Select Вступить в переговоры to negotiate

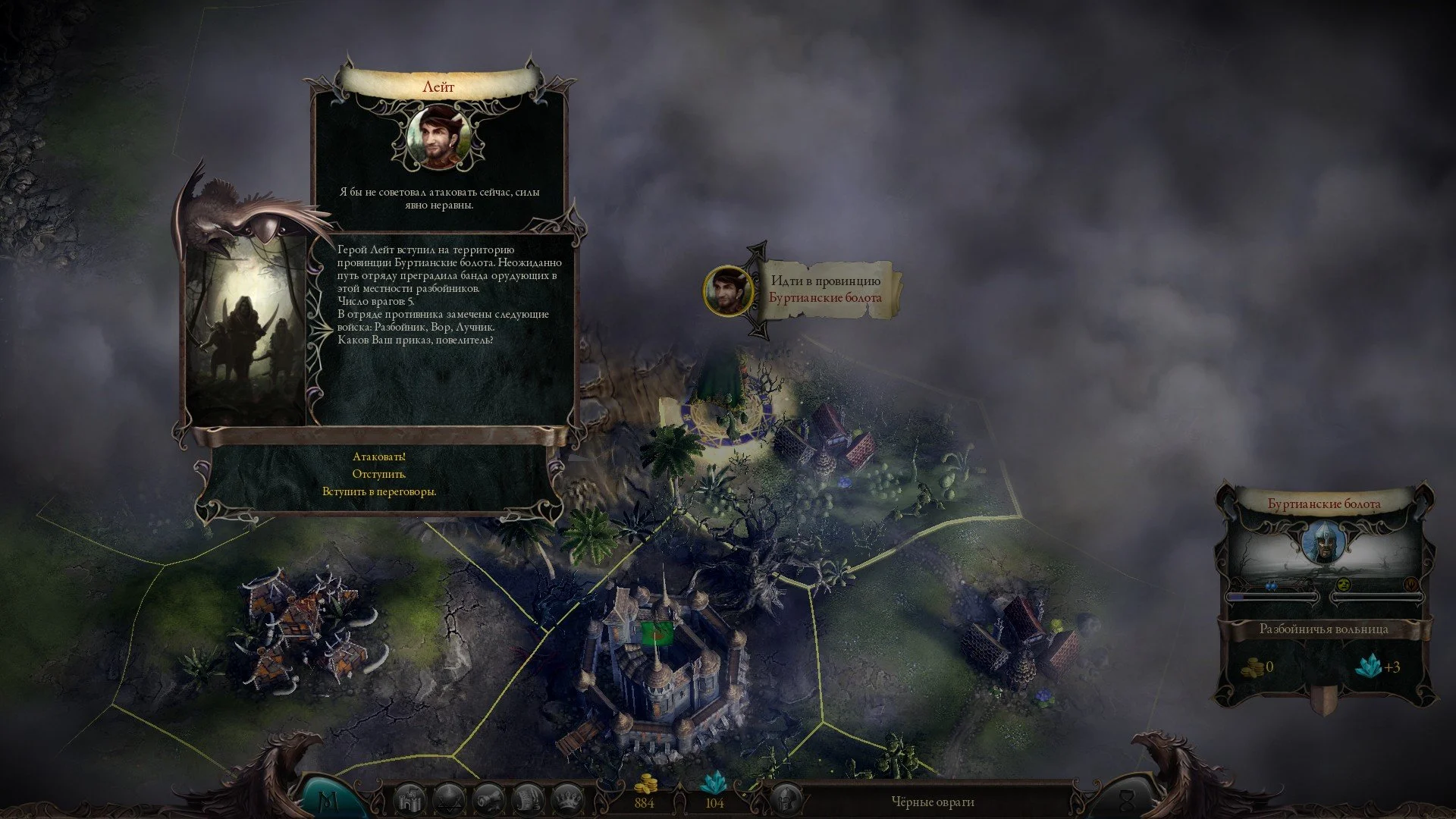[380, 493]
